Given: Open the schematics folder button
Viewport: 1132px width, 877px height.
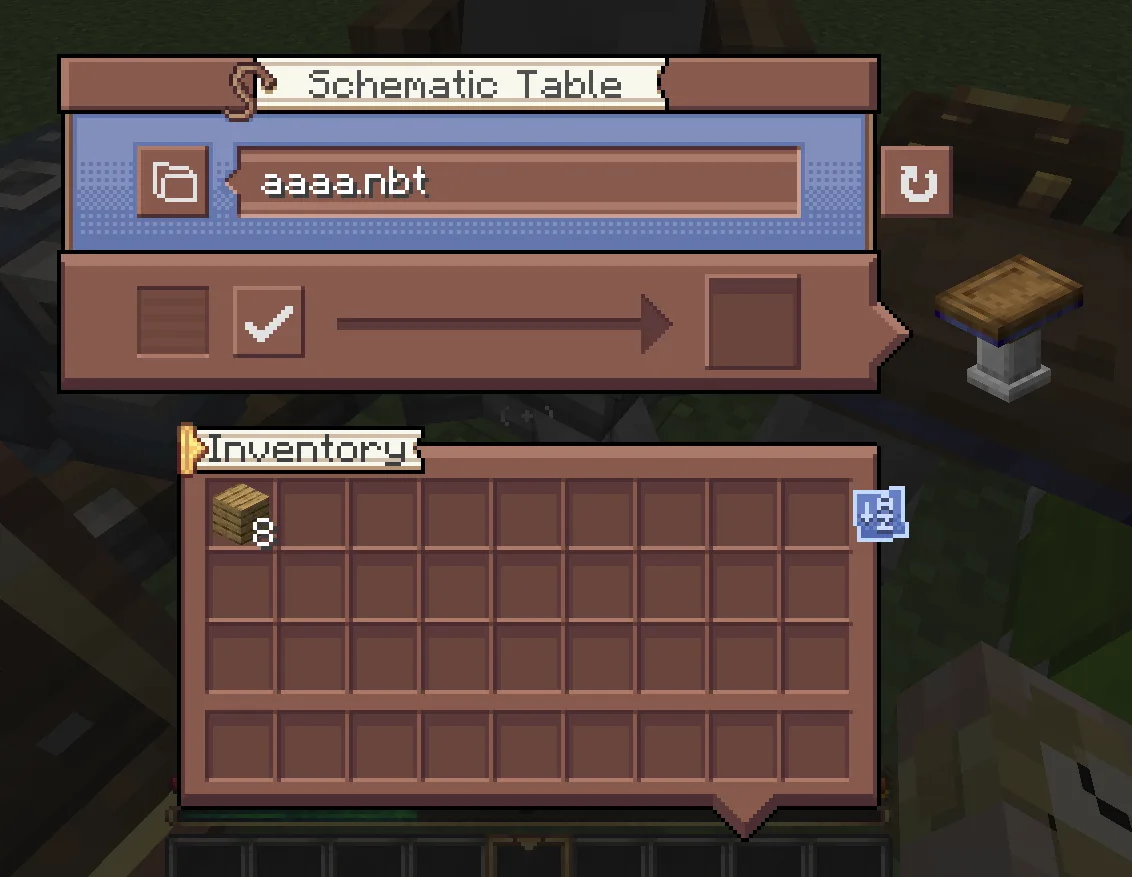Looking at the screenshot, I should point(173,182).
